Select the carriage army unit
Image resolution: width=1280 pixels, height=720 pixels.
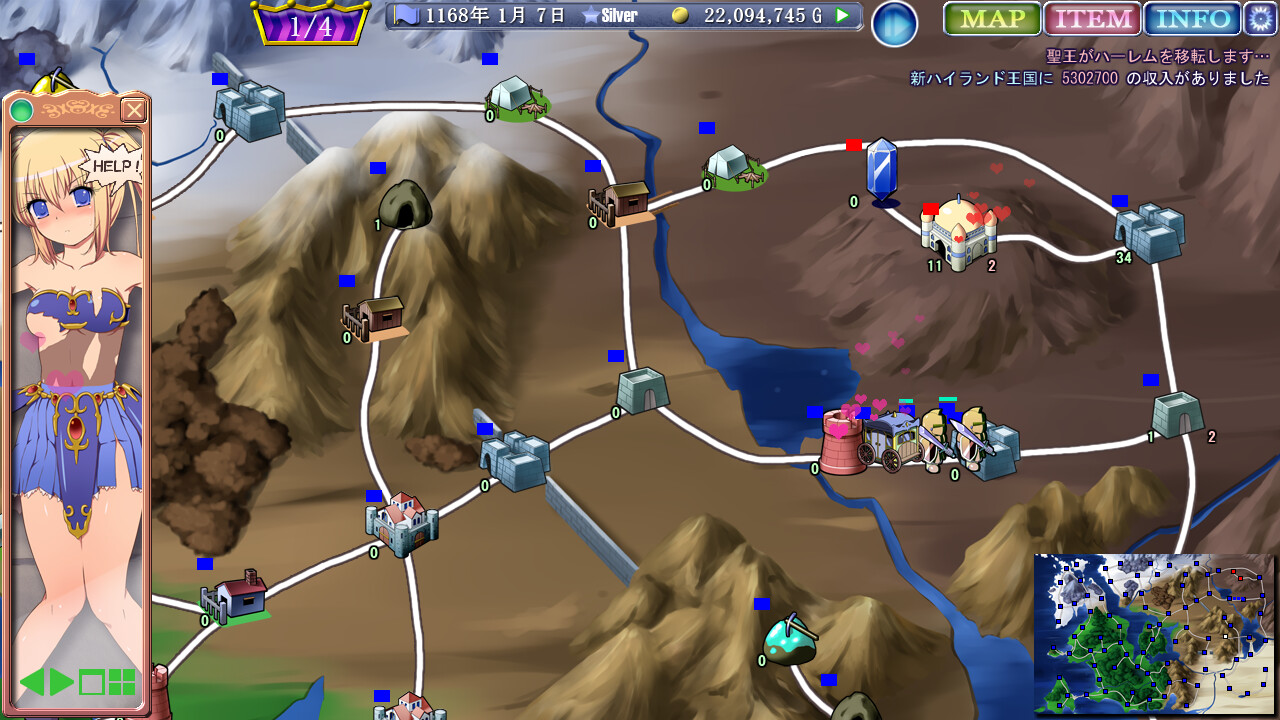point(889,440)
